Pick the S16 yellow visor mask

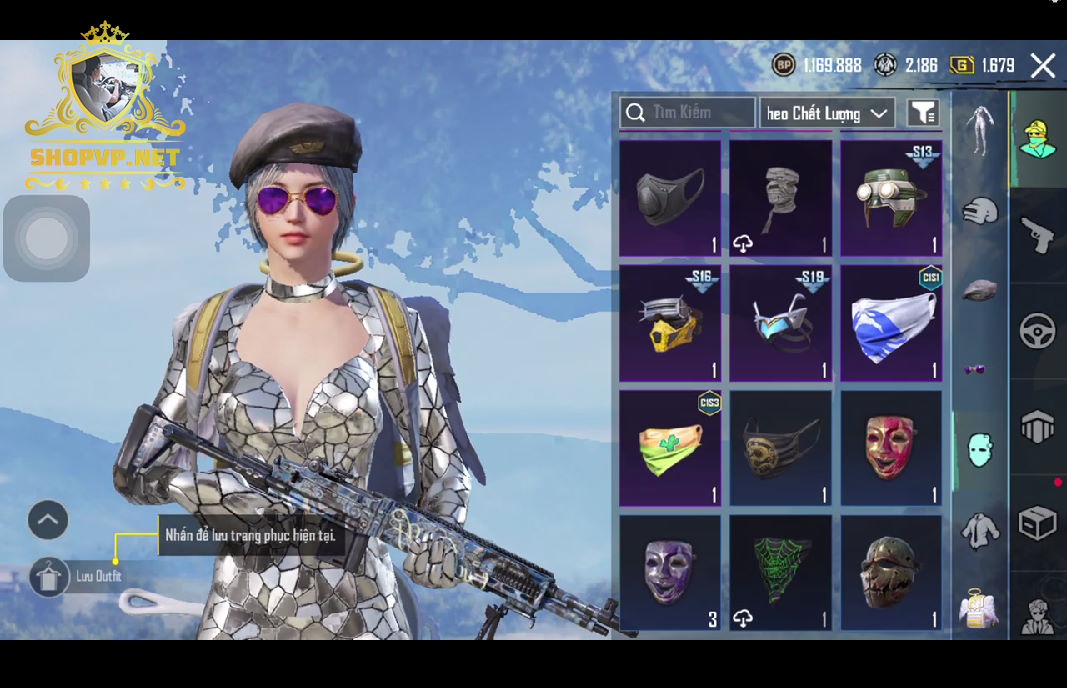(x=670, y=322)
